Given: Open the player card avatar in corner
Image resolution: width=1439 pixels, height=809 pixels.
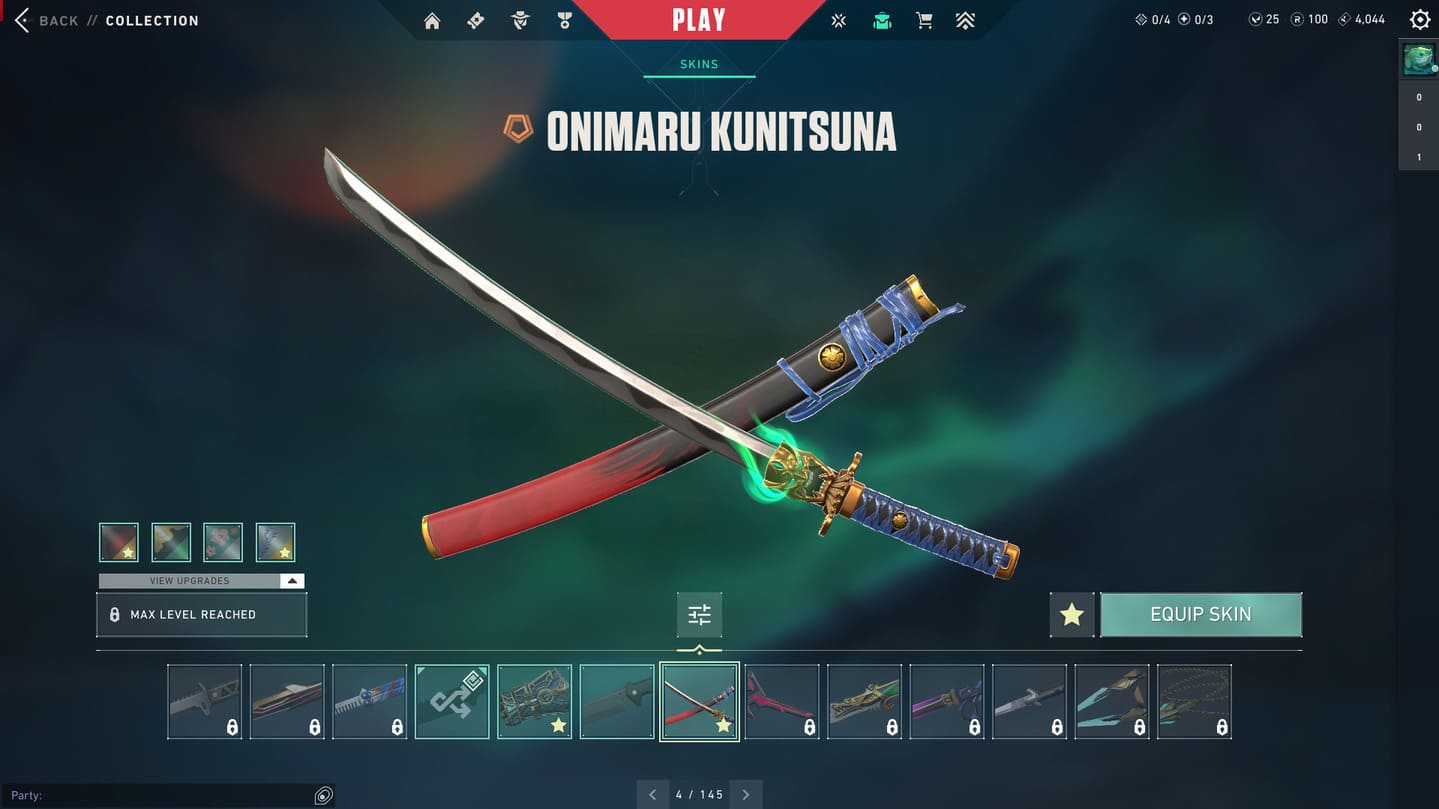Looking at the screenshot, I should coord(1418,59).
